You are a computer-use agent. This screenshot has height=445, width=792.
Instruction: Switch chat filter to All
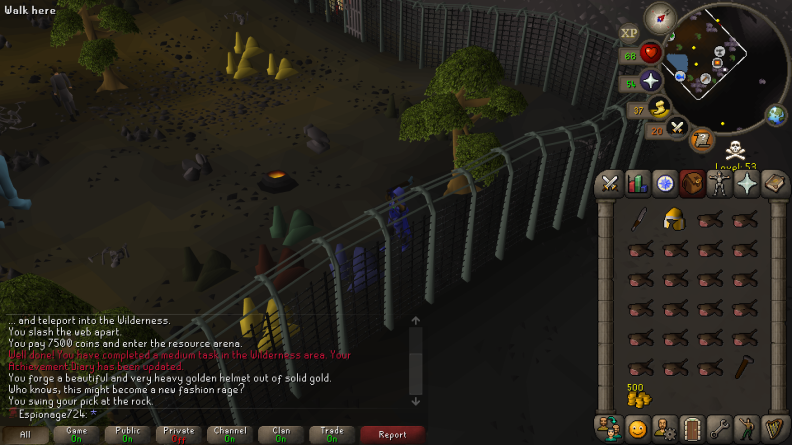[x=26, y=435]
